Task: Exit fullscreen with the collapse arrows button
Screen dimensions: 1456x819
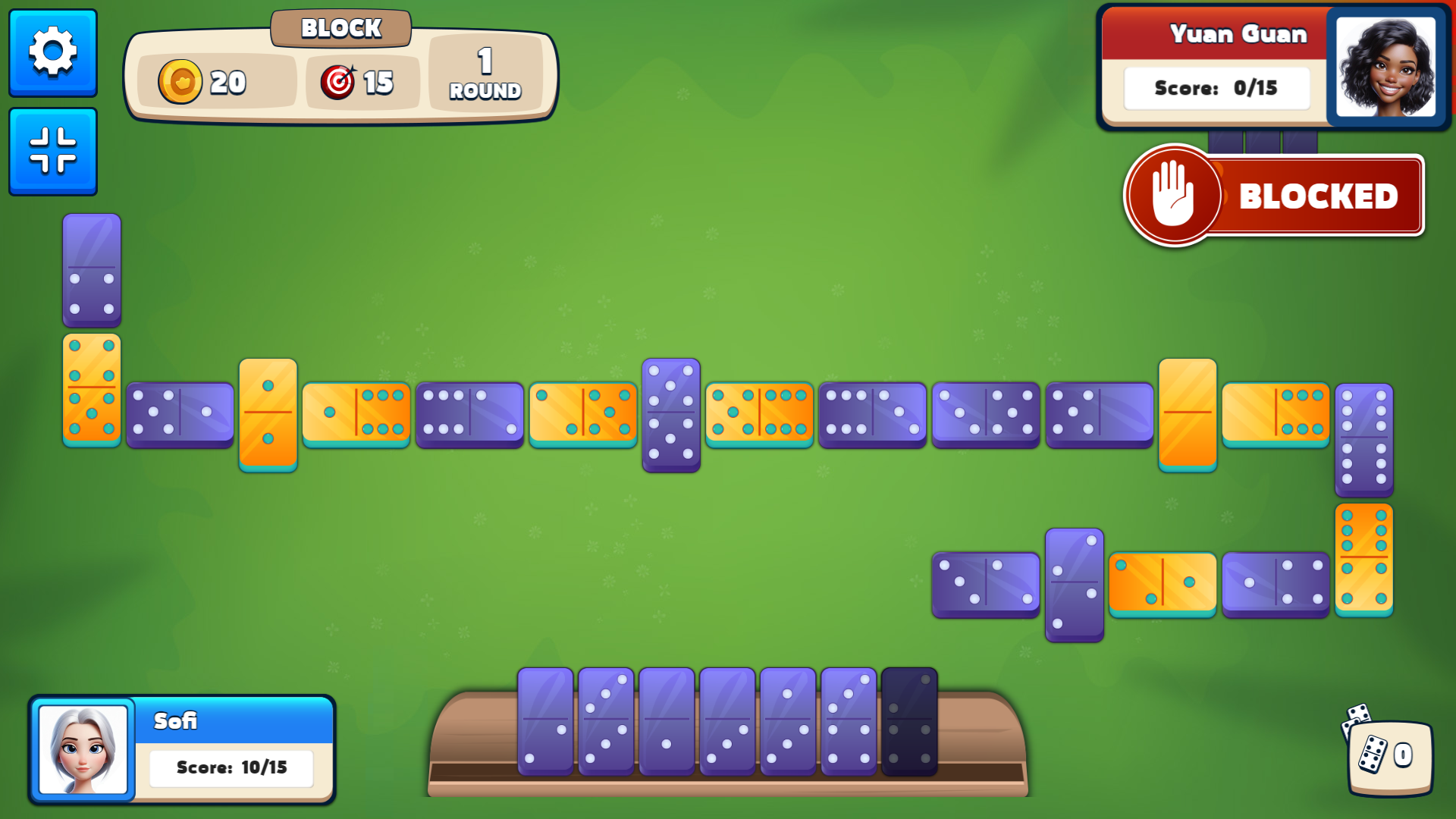Action: coord(53,151)
